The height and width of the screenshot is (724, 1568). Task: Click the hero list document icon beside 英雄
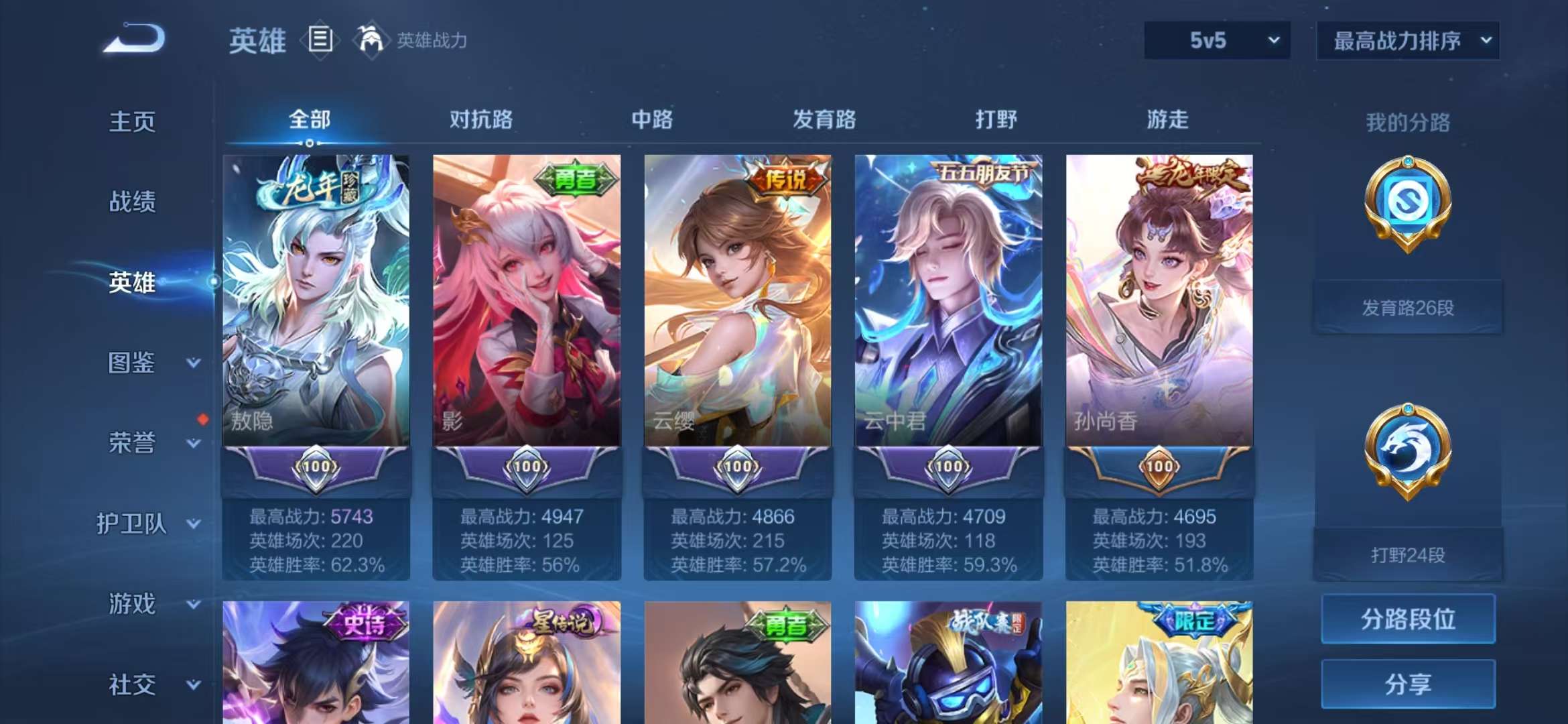[320, 40]
